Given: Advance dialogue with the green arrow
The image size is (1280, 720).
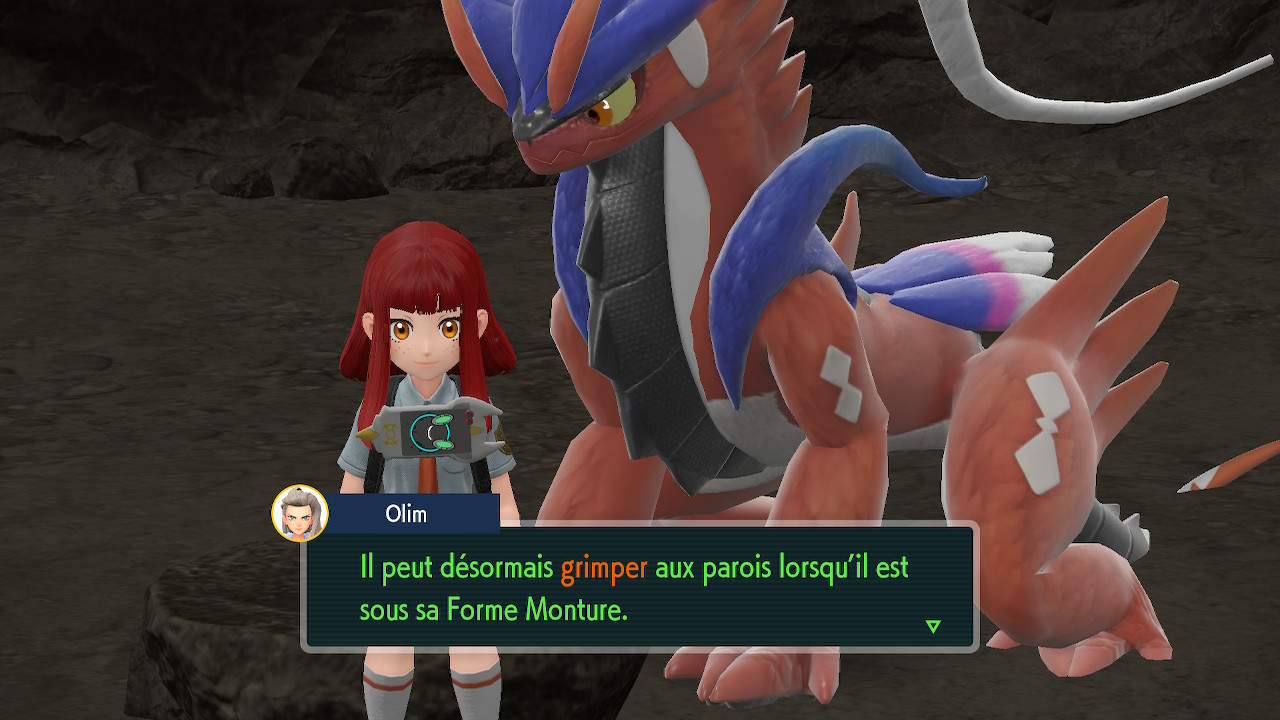Looking at the screenshot, I should [x=933, y=626].
